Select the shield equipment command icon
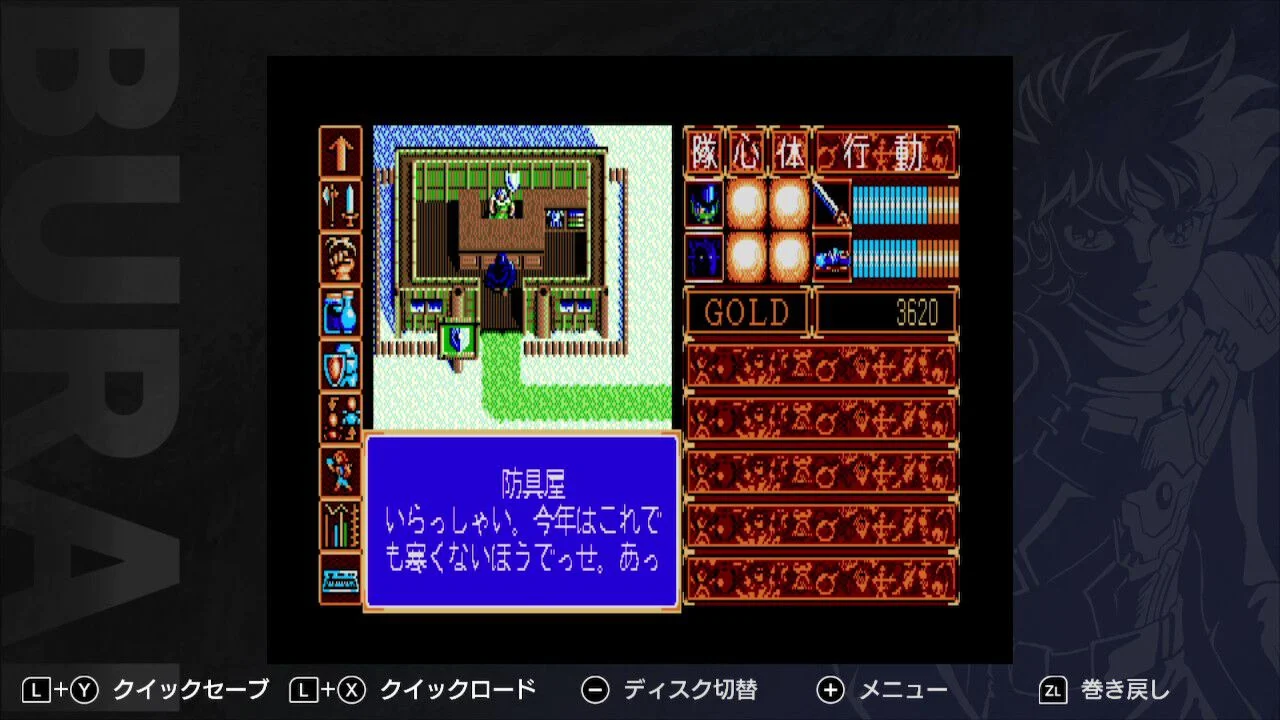 point(340,365)
